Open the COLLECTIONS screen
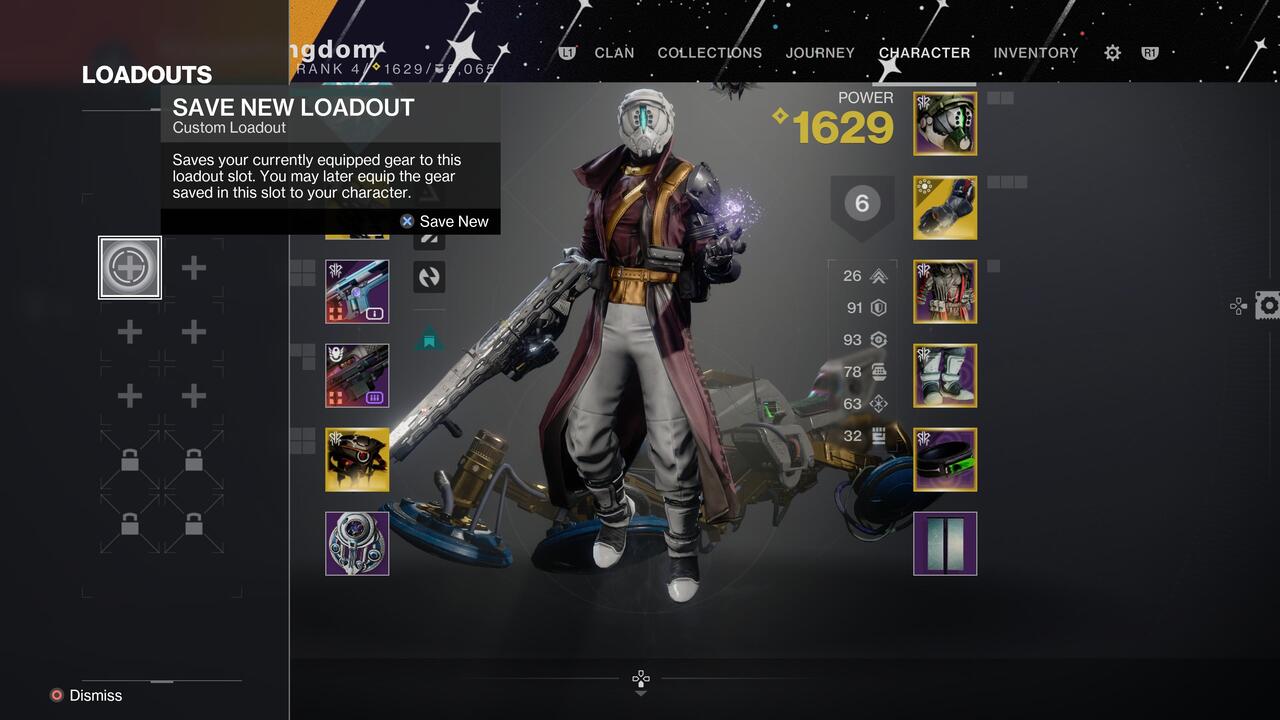The height and width of the screenshot is (720, 1280). (709, 52)
